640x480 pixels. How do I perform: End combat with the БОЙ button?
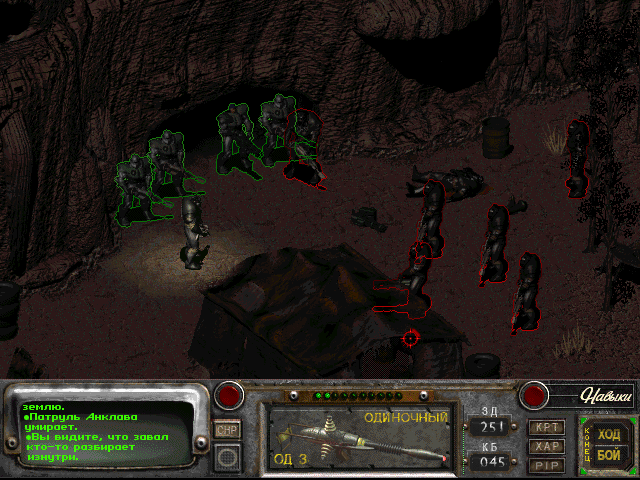tap(608, 455)
